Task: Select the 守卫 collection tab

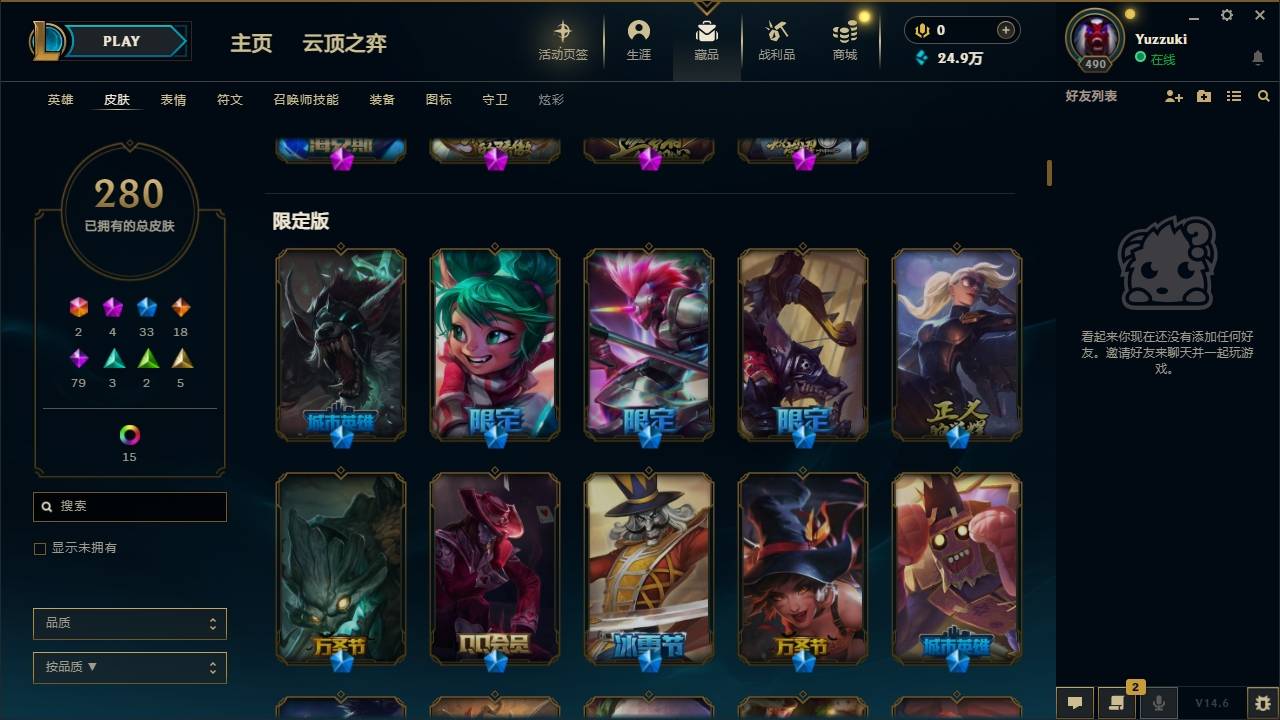Action: coord(494,99)
